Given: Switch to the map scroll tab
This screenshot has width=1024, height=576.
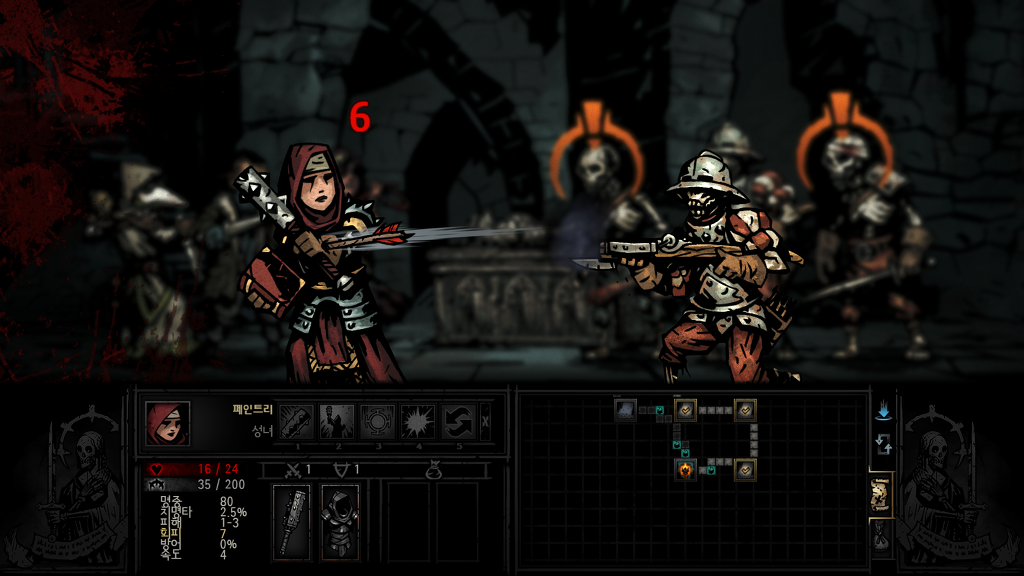Looking at the screenshot, I should (881, 495).
